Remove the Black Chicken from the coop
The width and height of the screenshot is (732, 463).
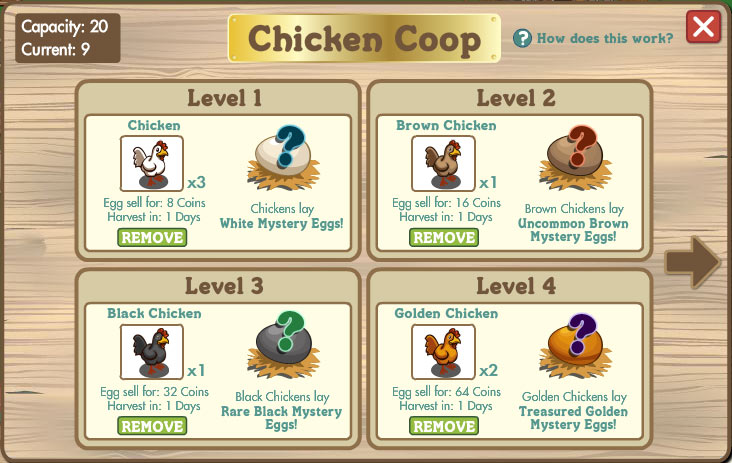click(152, 426)
